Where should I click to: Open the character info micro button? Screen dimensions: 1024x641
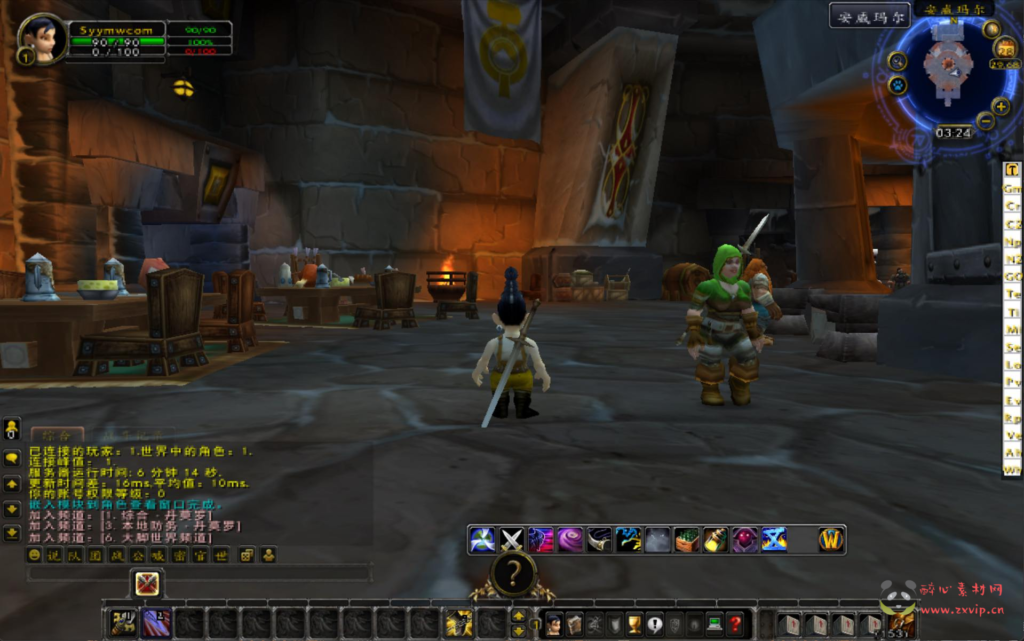553,624
